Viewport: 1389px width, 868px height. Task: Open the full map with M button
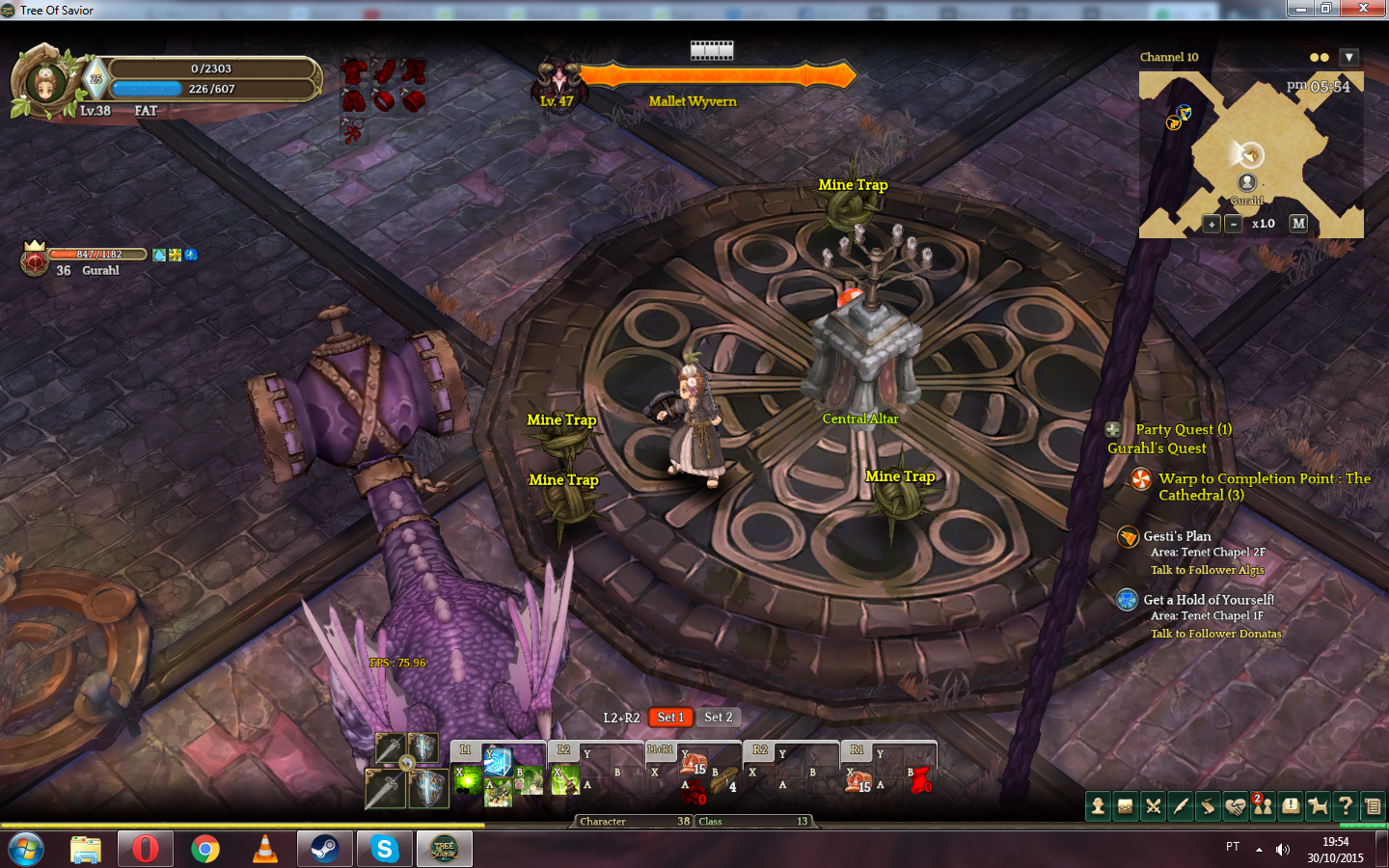click(x=1298, y=223)
